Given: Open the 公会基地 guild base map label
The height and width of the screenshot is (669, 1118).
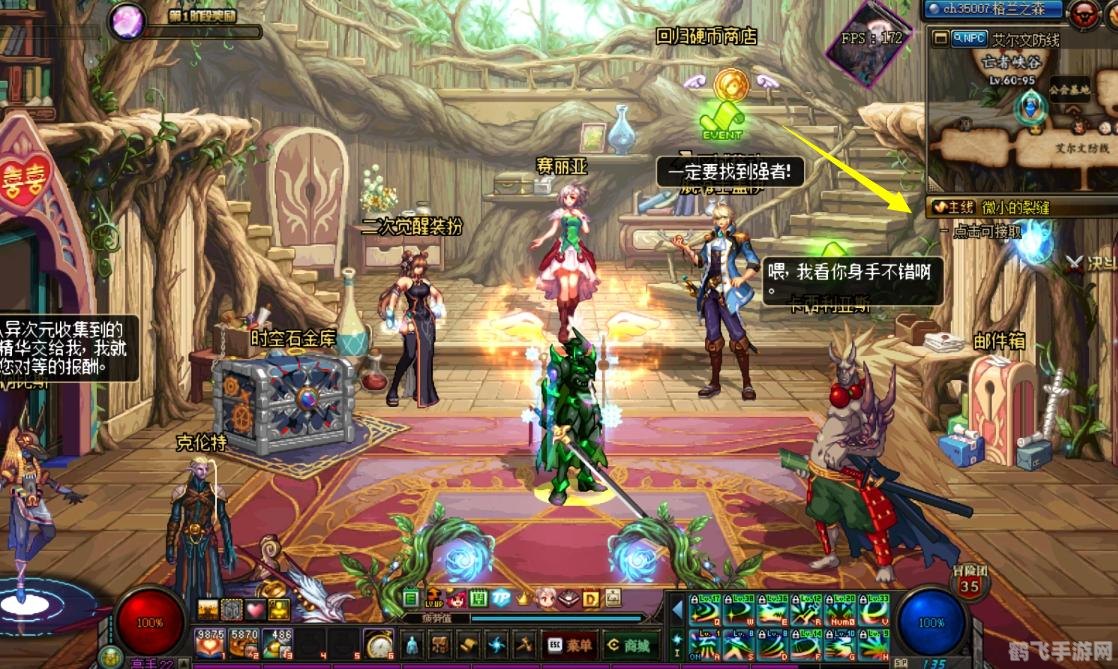Looking at the screenshot, I should 1068,90.
